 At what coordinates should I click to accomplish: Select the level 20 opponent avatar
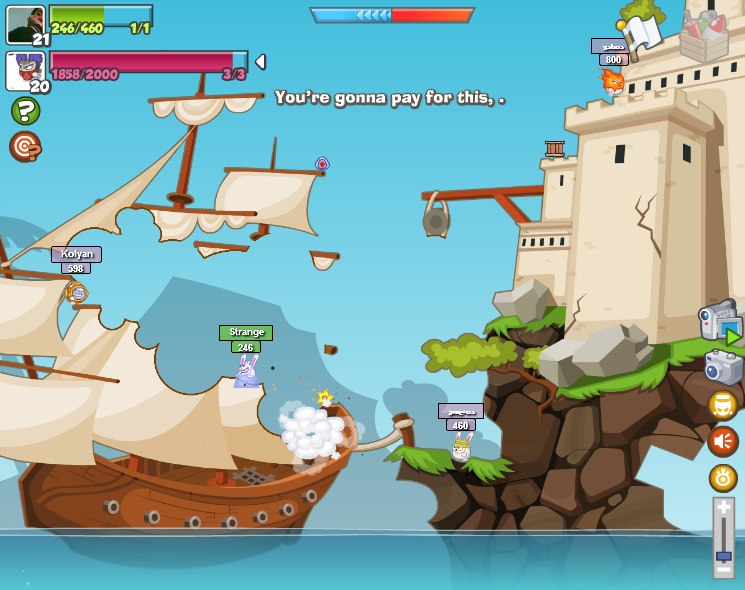point(25,71)
